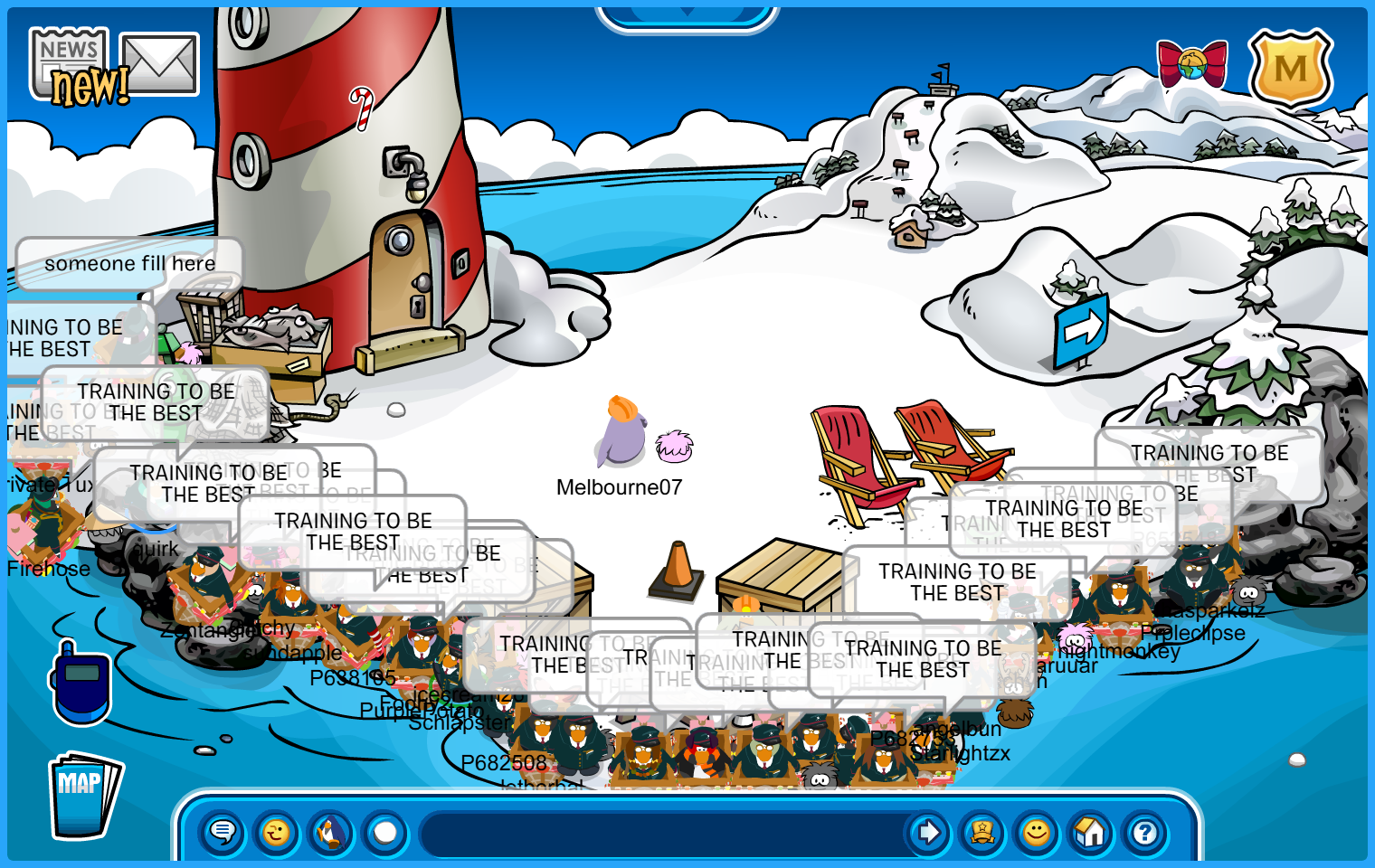Open the bow tie globe icon
This screenshot has height=868, width=1375.
click(1192, 64)
